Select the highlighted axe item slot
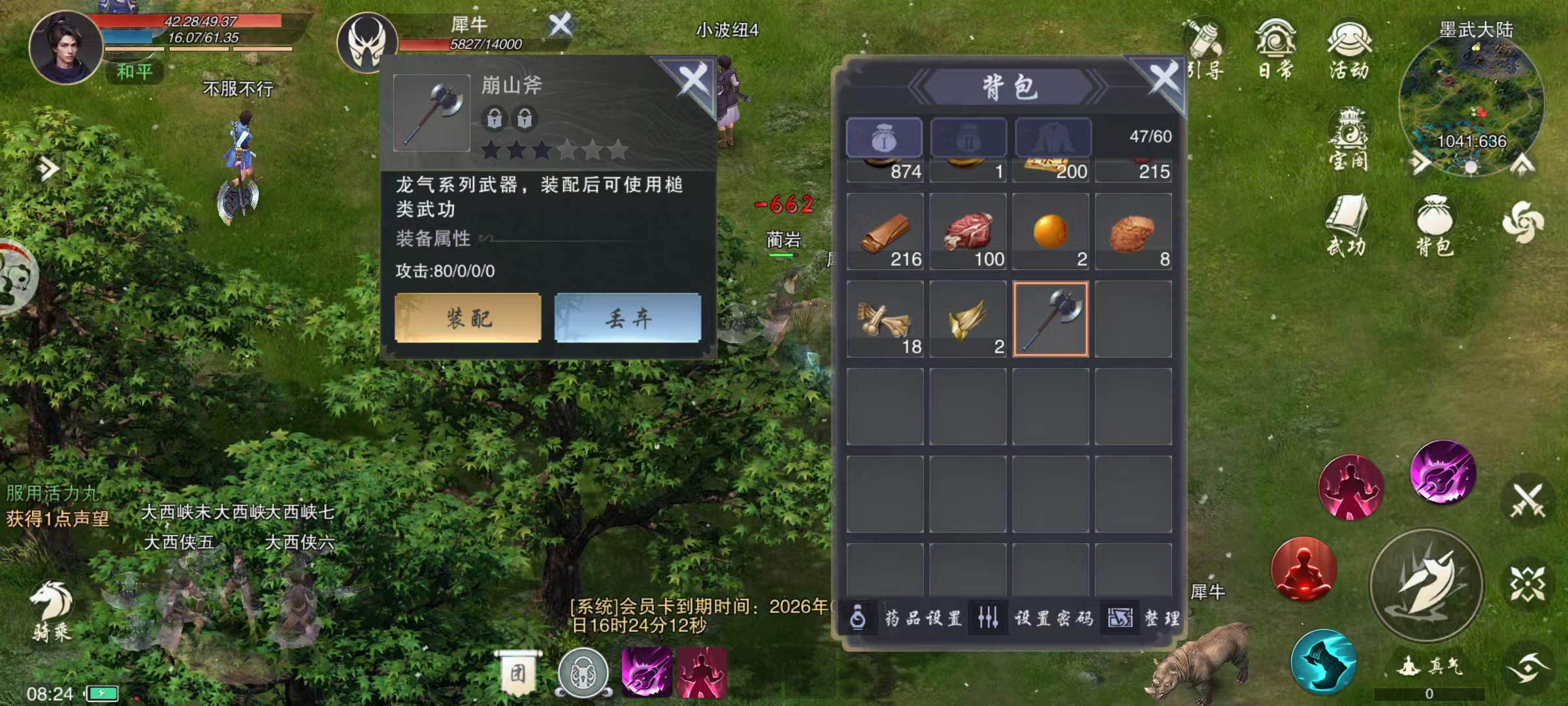The width and height of the screenshot is (1568, 706). pyautogui.click(x=1050, y=320)
